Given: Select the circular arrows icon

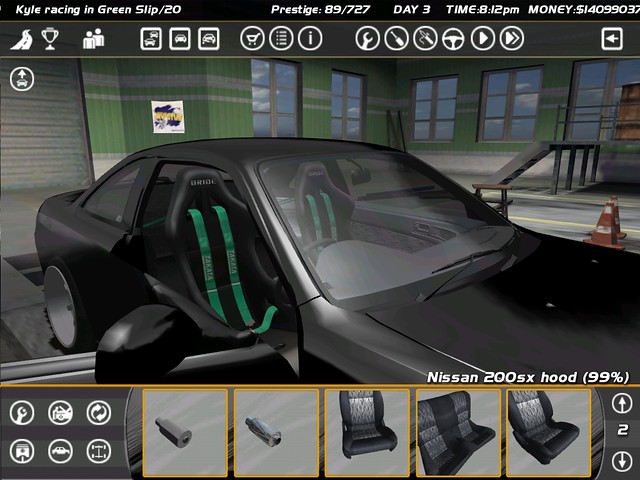Looking at the screenshot, I should (99, 412).
